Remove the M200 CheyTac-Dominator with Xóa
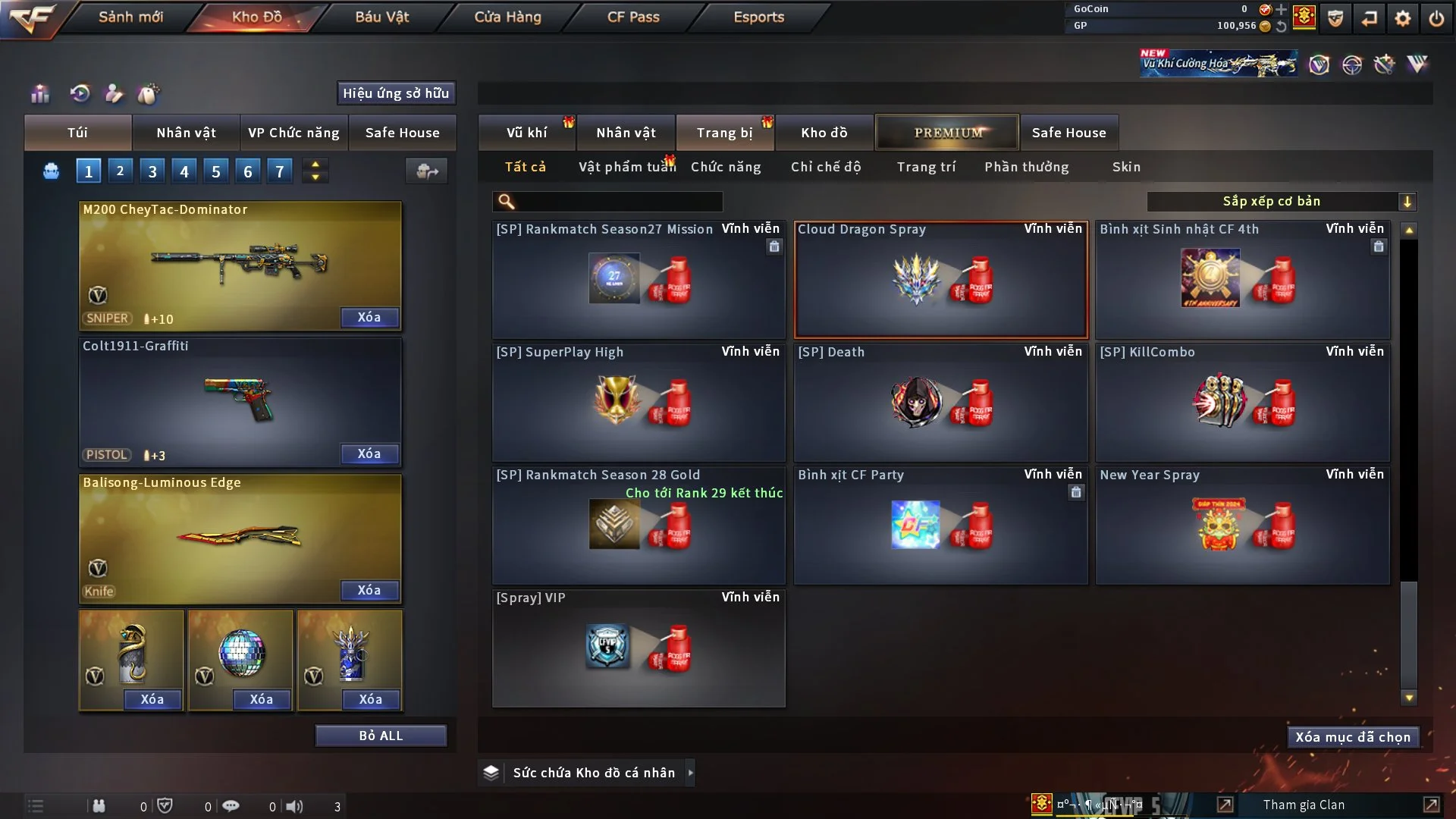The width and height of the screenshot is (1456, 819). (369, 318)
